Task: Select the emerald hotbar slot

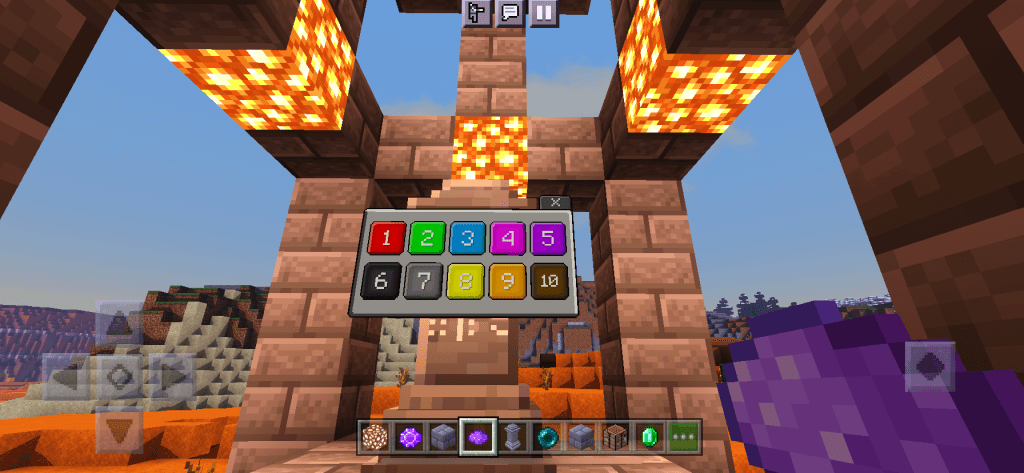Action: pyautogui.click(x=651, y=437)
